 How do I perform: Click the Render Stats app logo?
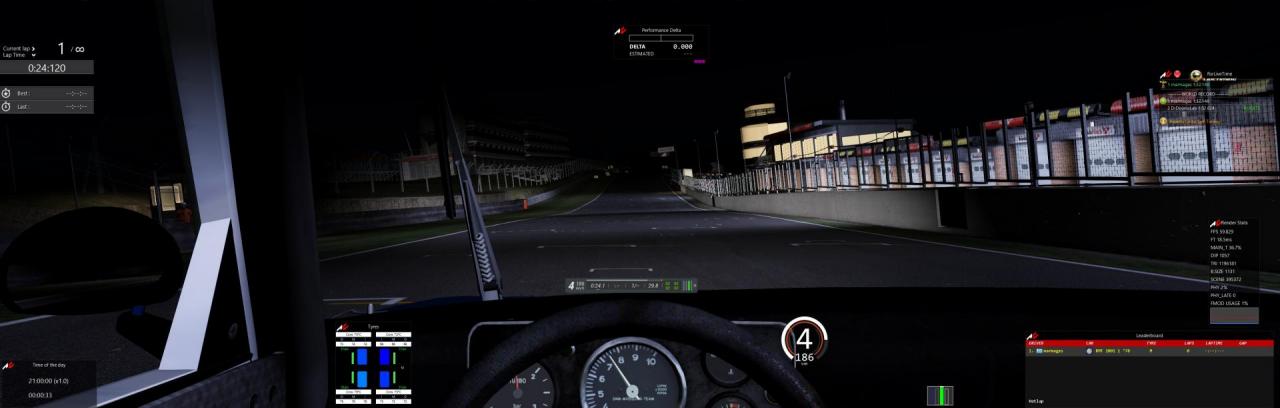point(1214,222)
